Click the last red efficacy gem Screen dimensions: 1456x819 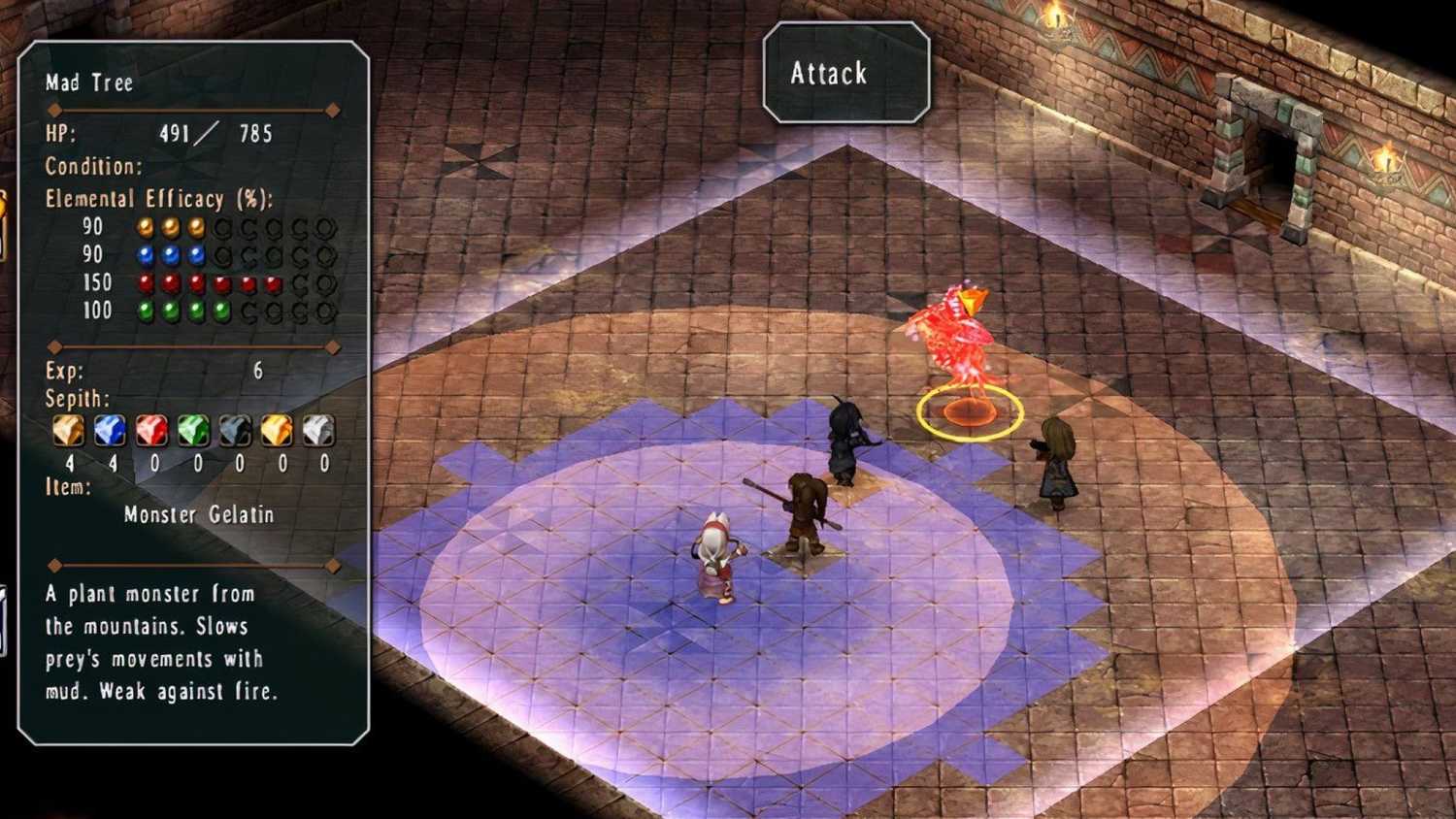coord(271,282)
